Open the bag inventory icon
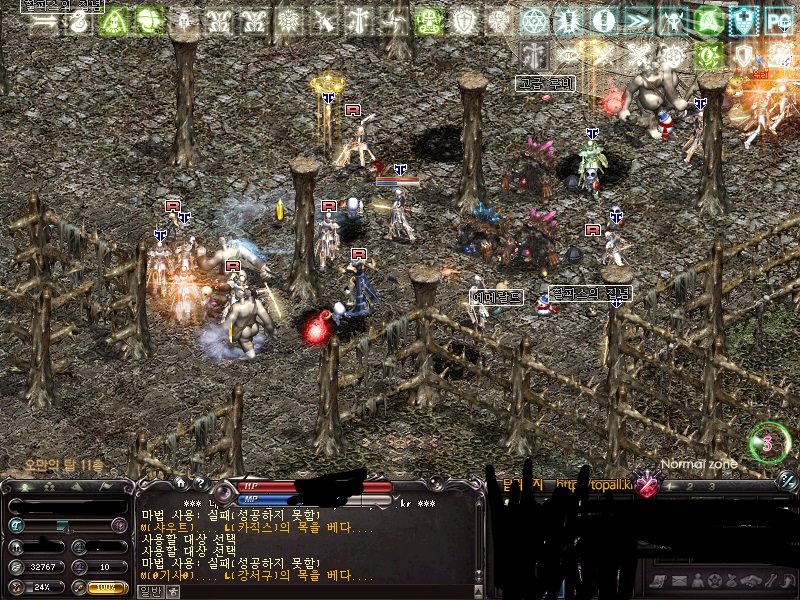 pyautogui.click(x=731, y=581)
